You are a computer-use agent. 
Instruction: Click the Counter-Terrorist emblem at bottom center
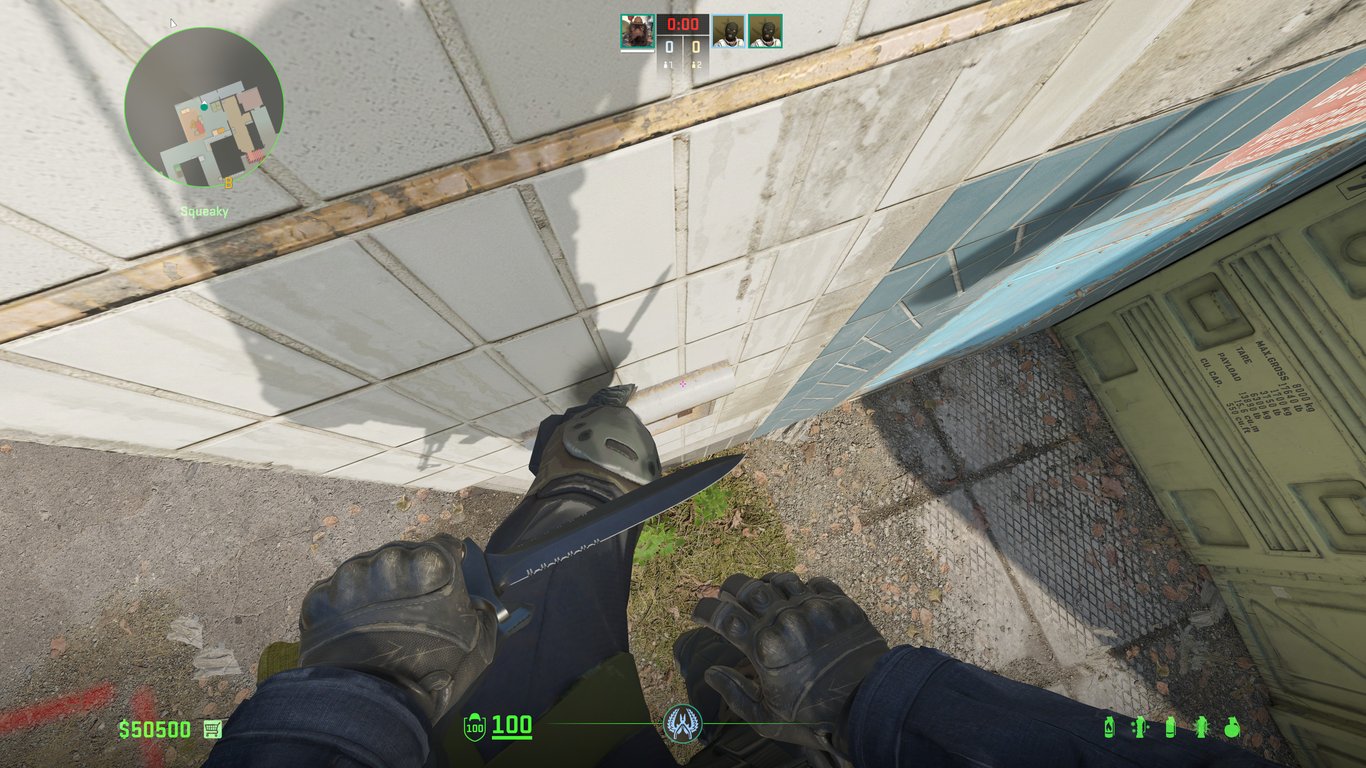(x=683, y=723)
